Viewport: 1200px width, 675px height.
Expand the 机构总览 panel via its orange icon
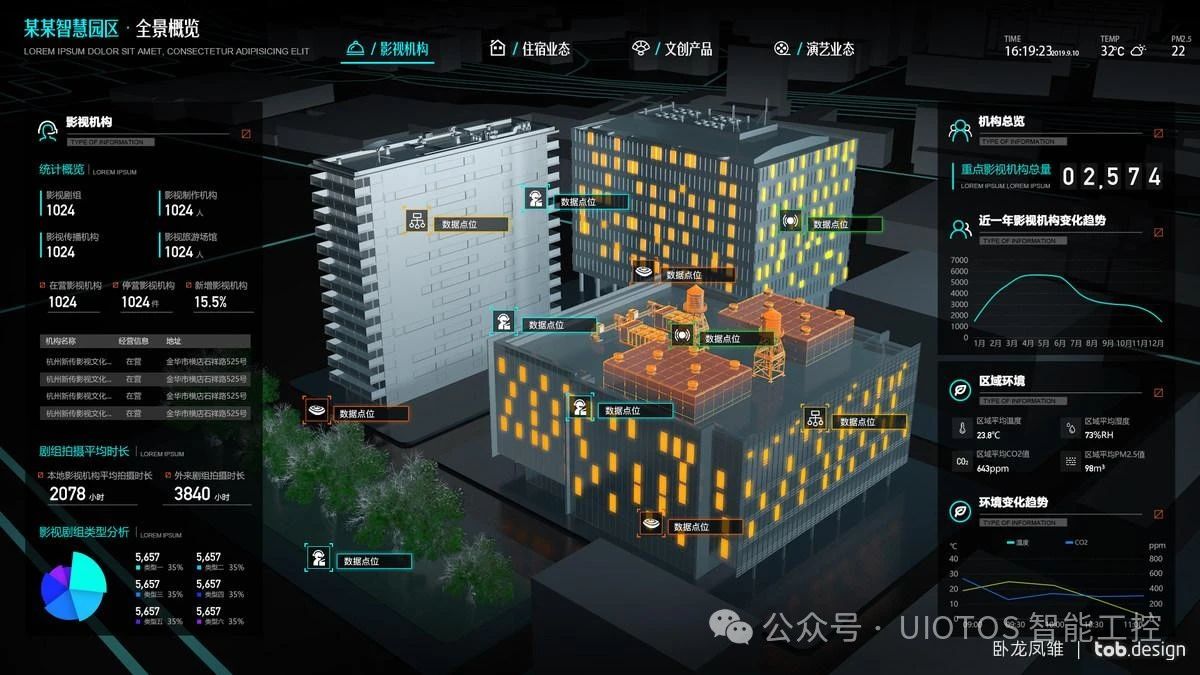pyautogui.click(x=1159, y=133)
